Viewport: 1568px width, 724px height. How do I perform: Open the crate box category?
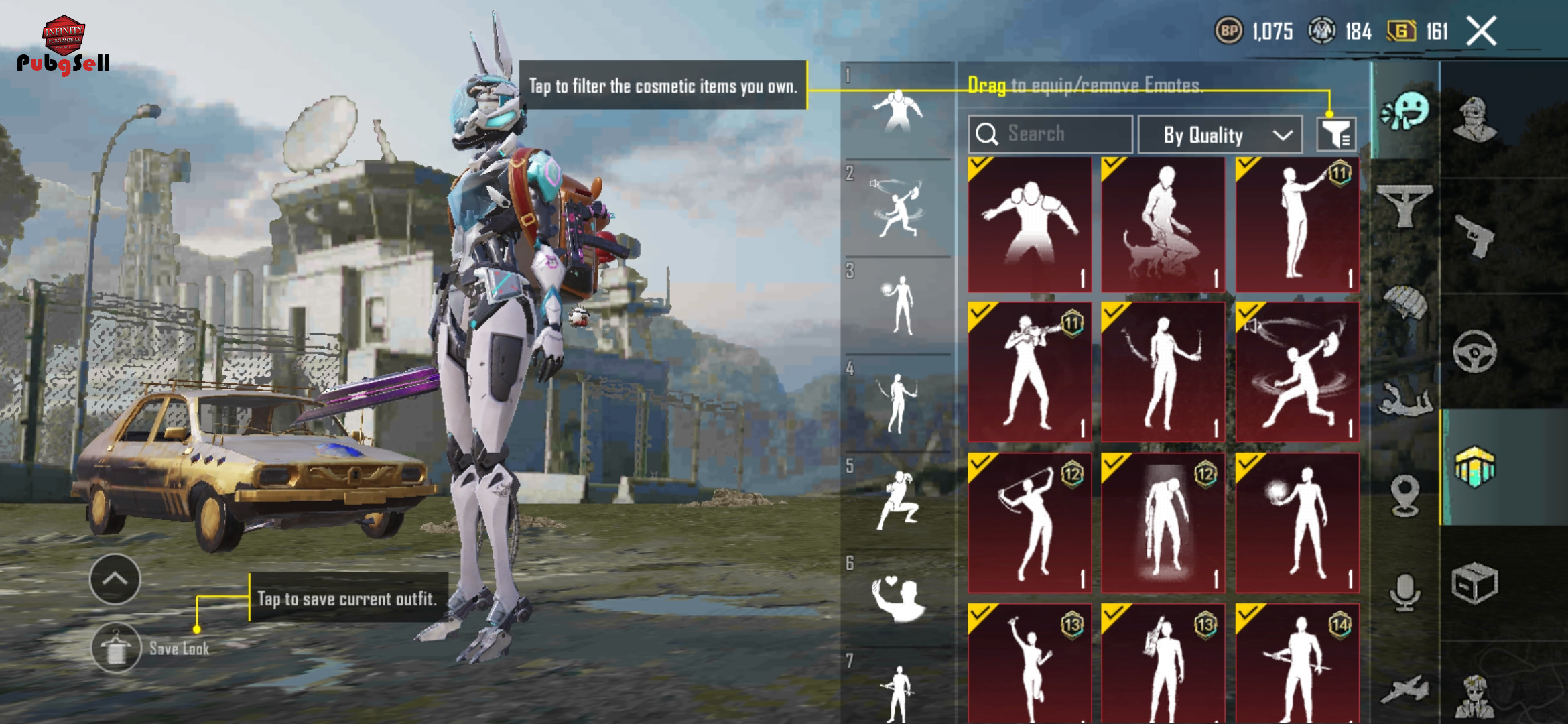pos(1474,584)
